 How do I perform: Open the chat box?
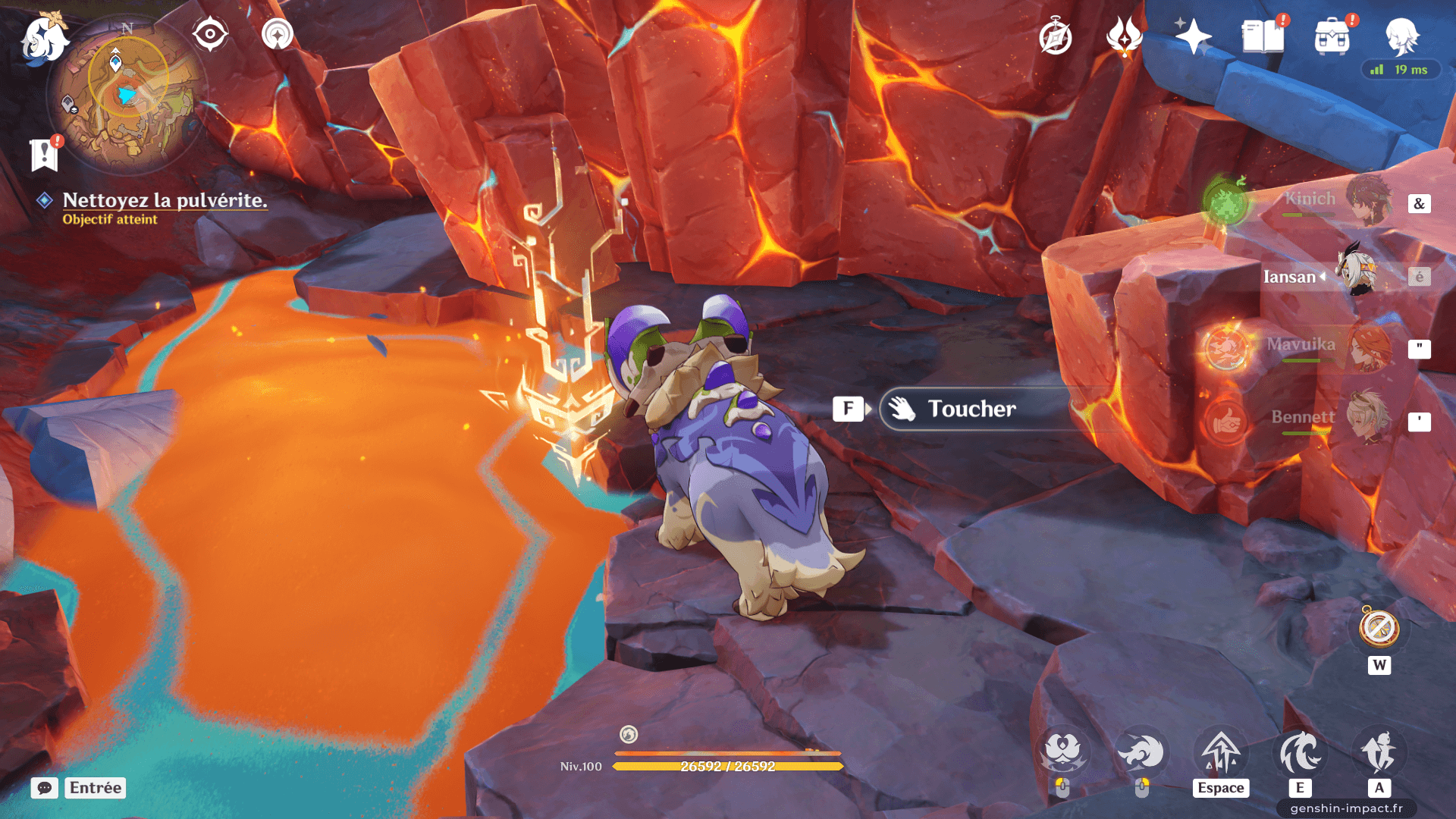click(x=45, y=788)
